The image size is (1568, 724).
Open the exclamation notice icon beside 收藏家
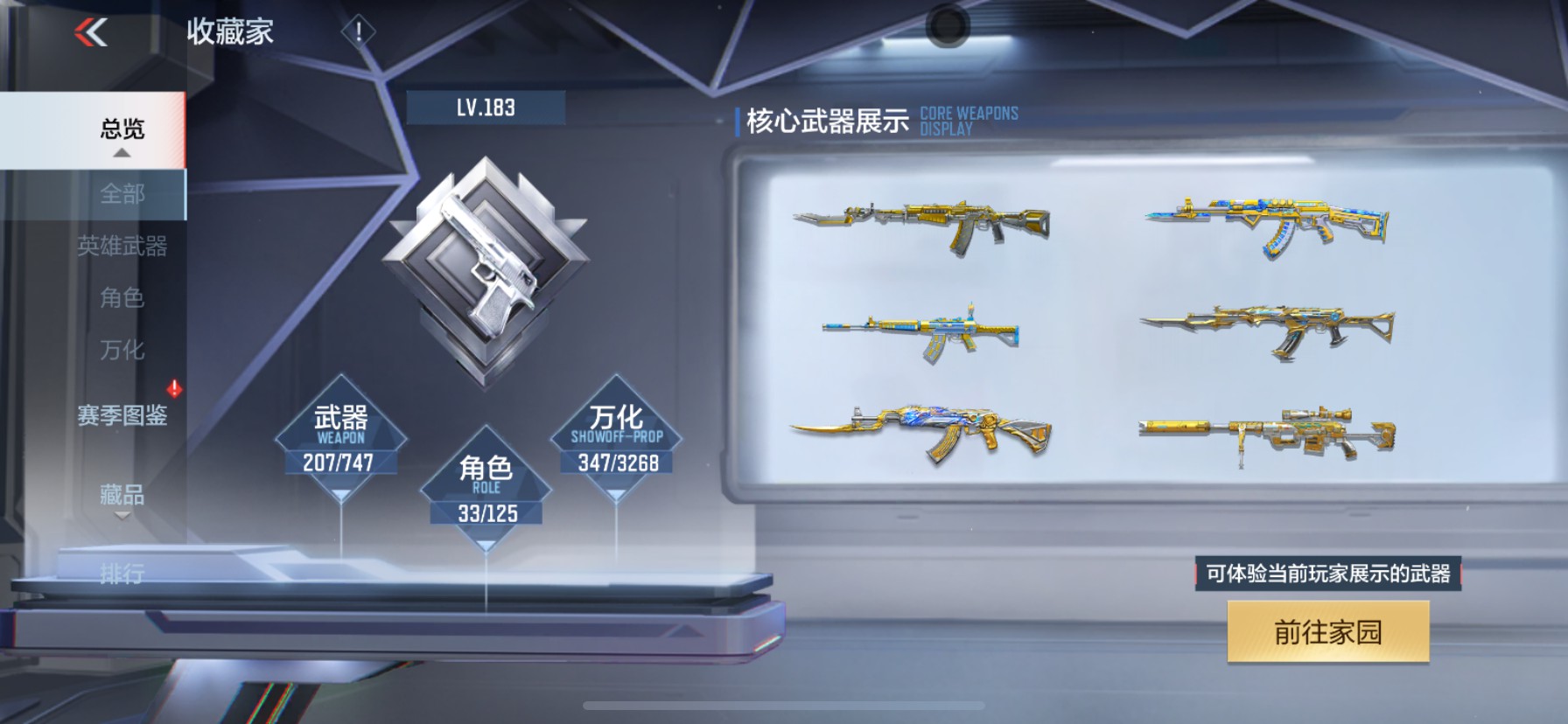[x=357, y=30]
